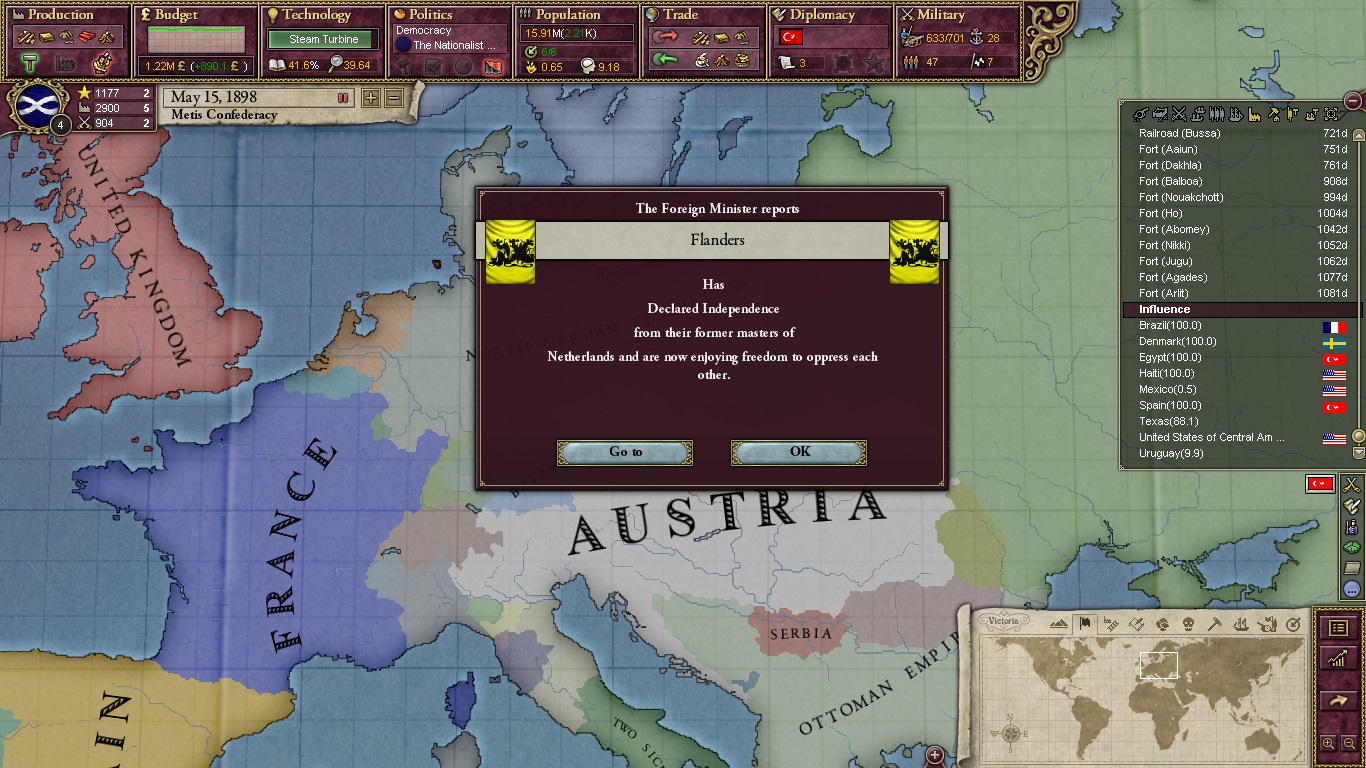Screen dimensions: 1366x768
Task: Switch minimap to terrain map mode
Action: point(1059,623)
